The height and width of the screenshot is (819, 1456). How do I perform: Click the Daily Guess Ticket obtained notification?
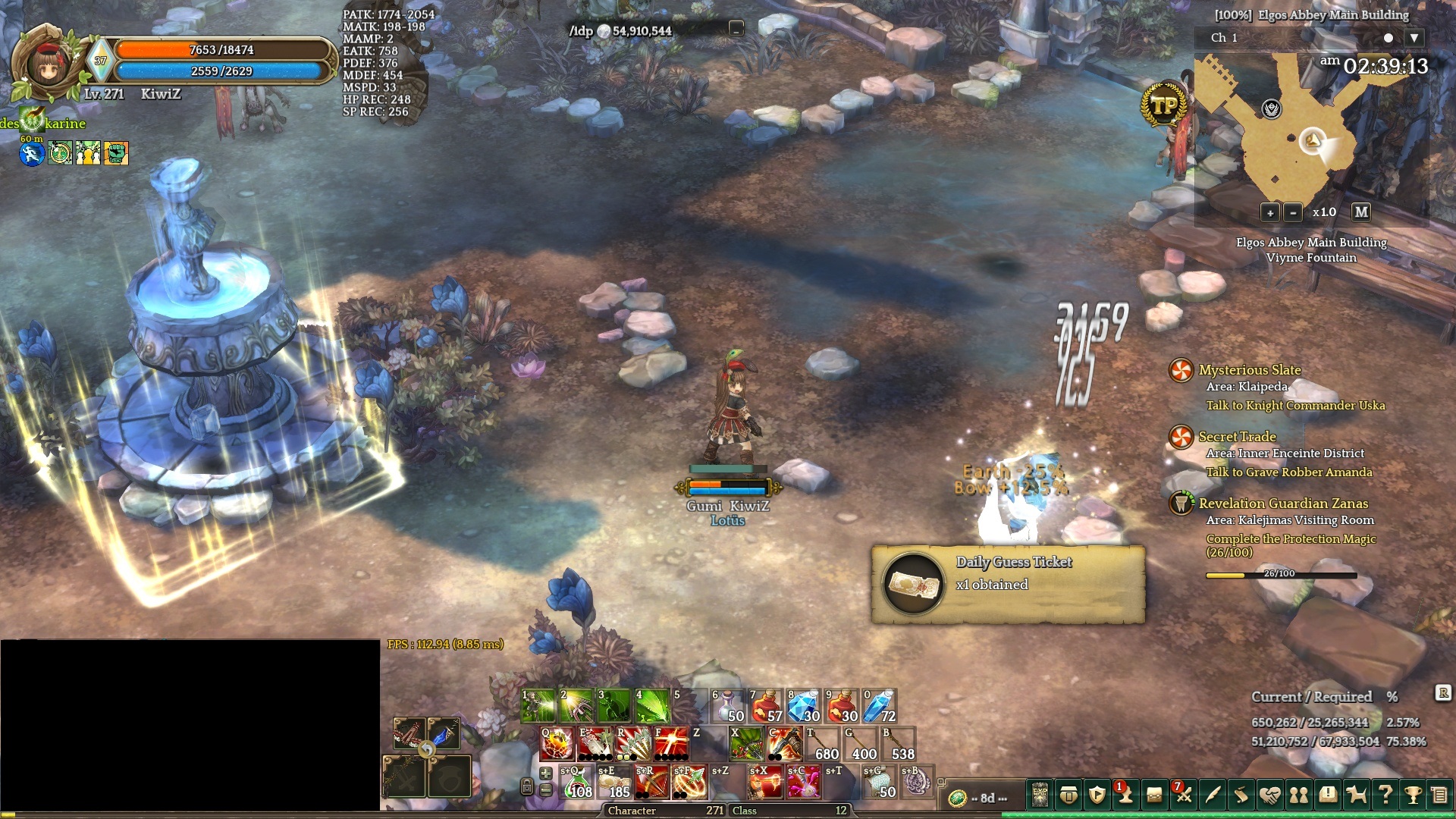pyautogui.click(x=1008, y=584)
